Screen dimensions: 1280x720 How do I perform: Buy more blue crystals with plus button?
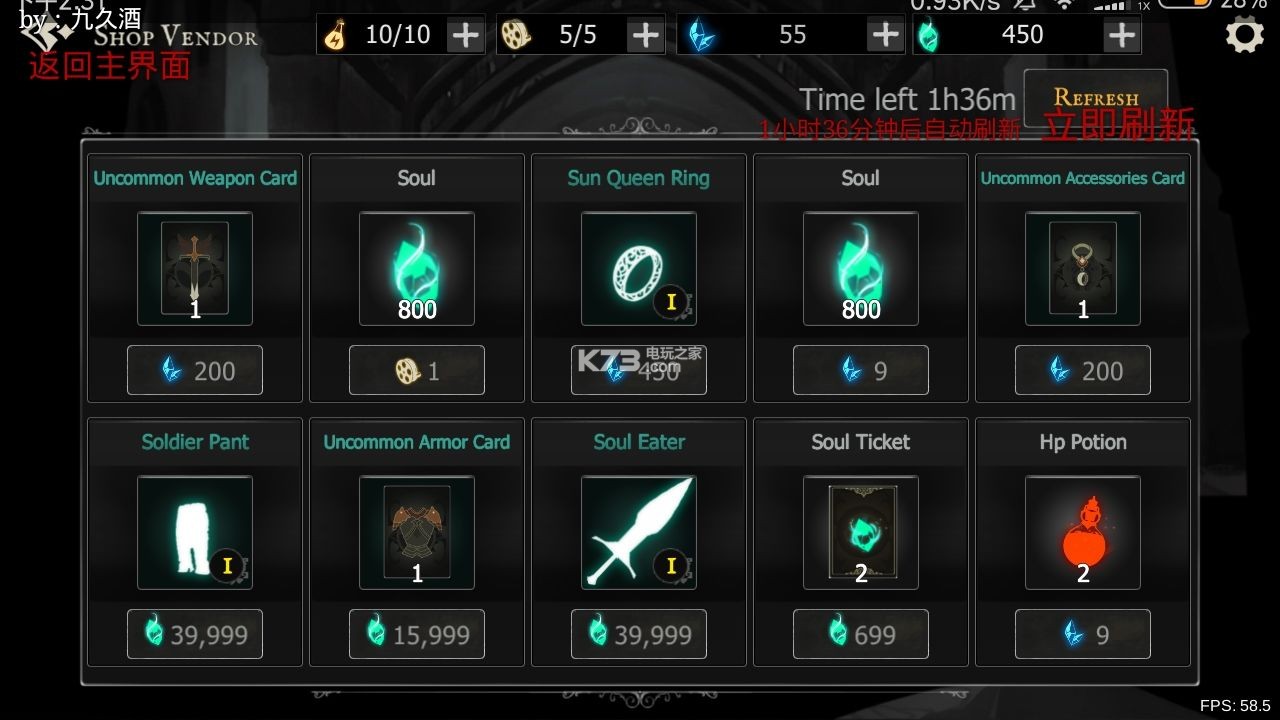click(x=885, y=35)
